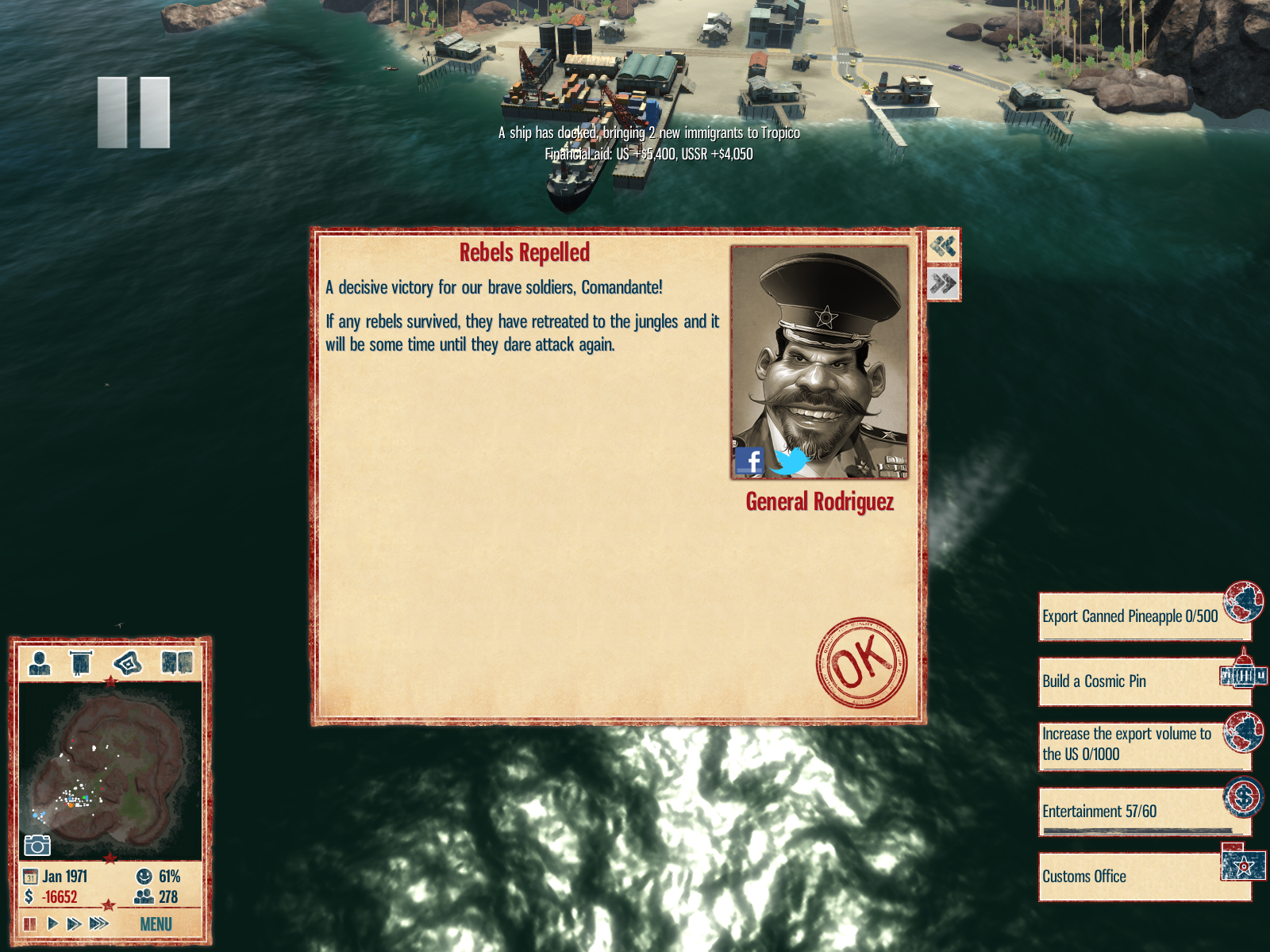Set game speed to double fast-forward

point(74,923)
